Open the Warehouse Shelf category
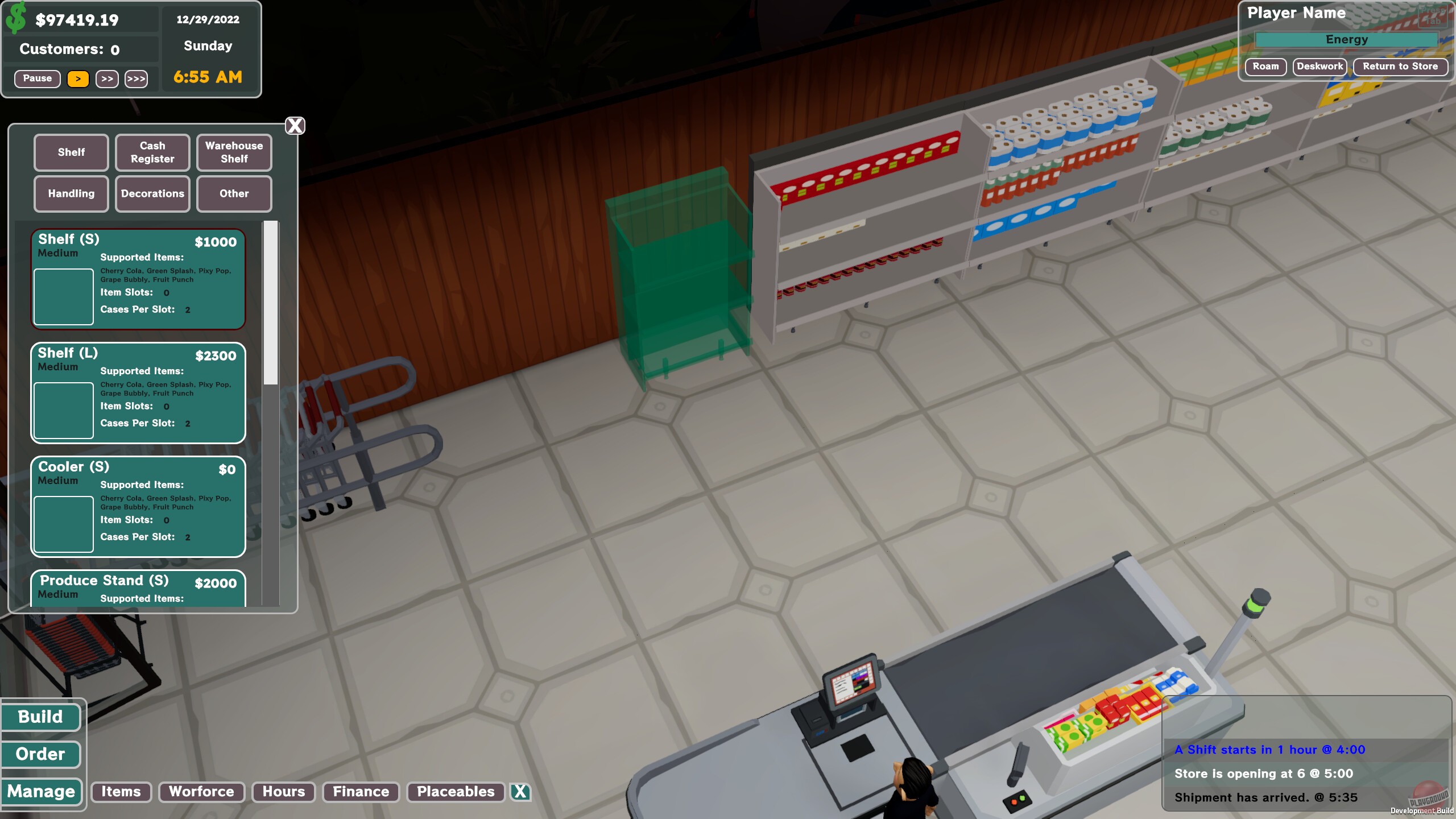 point(234,152)
